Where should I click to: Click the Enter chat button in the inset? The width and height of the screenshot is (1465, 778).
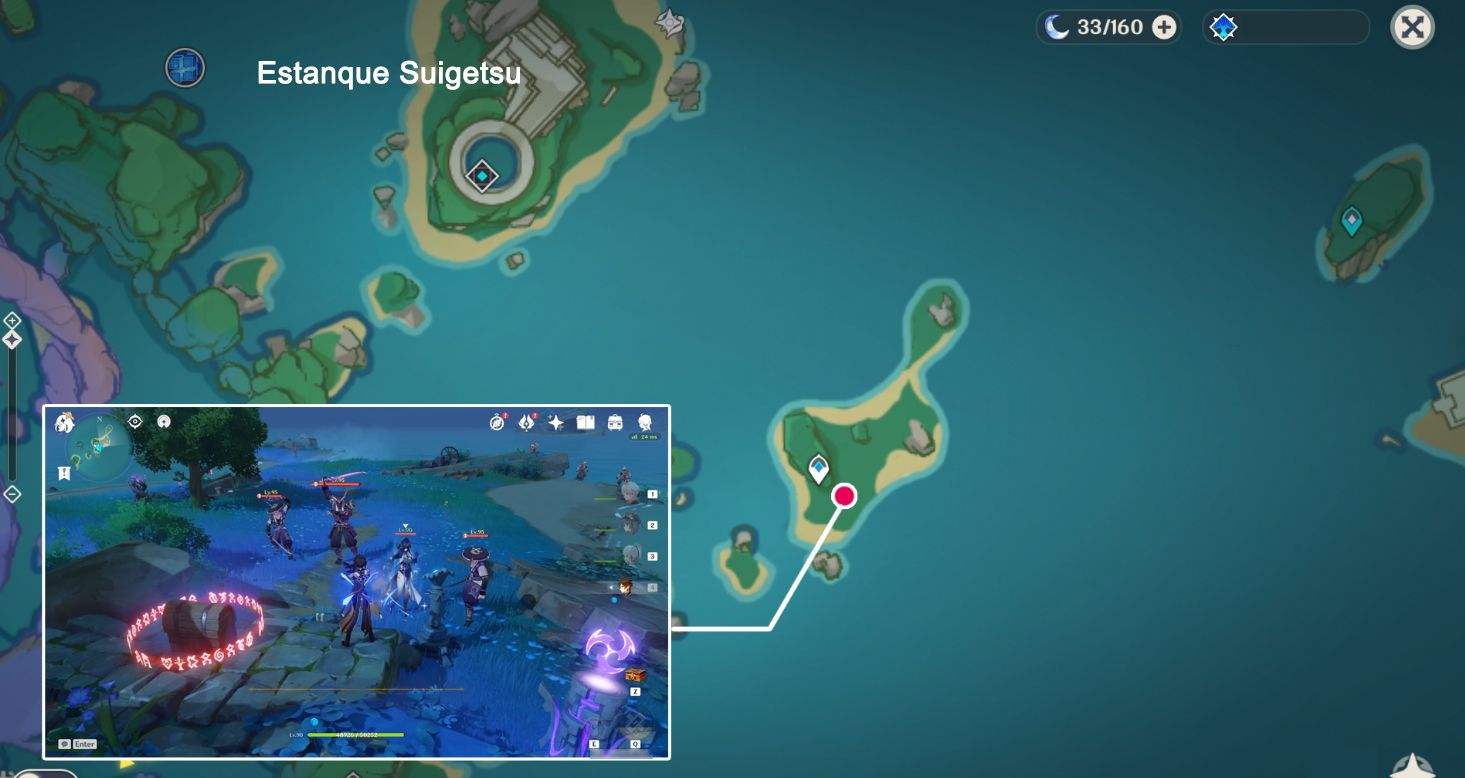click(x=78, y=744)
